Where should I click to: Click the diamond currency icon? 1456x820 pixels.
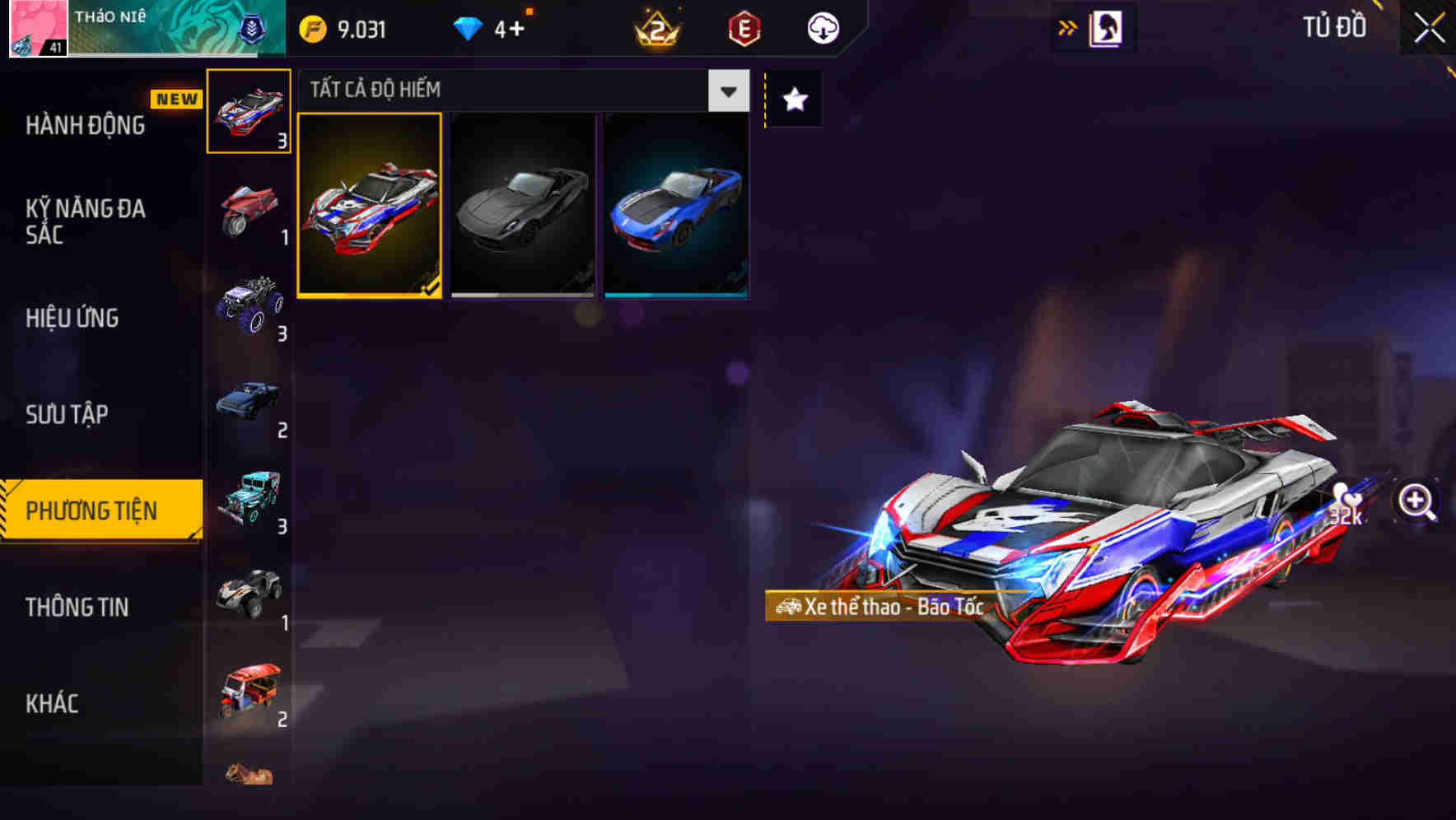point(466,27)
